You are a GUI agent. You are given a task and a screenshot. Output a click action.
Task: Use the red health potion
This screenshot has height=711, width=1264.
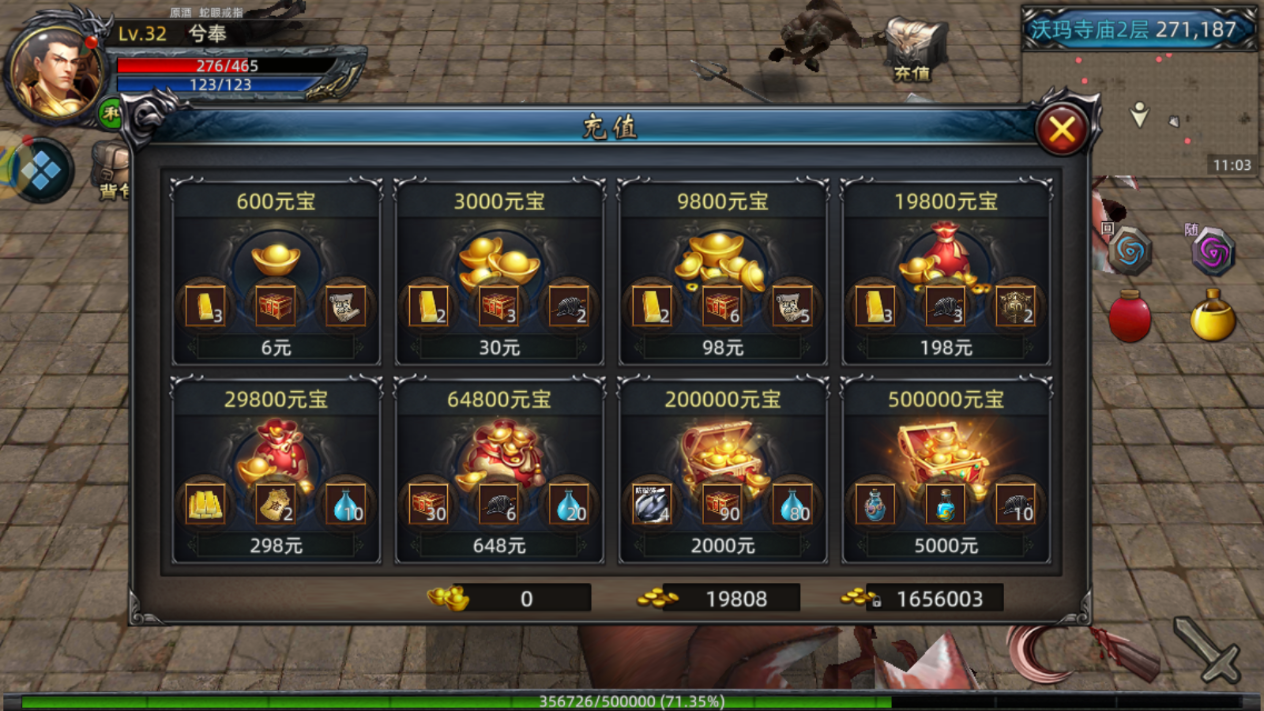tap(1129, 317)
